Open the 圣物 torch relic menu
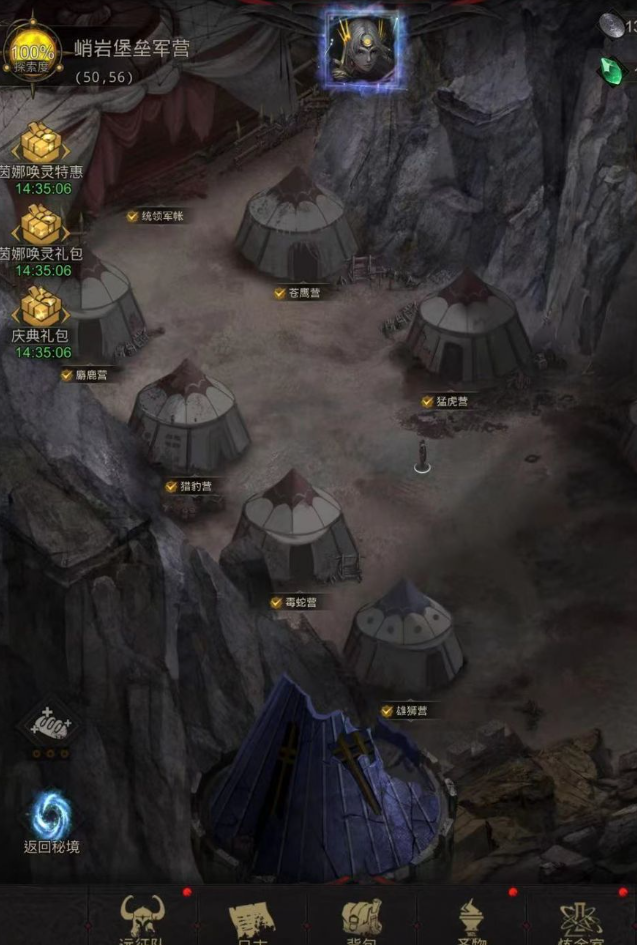637x945 pixels. tap(470, 917)
